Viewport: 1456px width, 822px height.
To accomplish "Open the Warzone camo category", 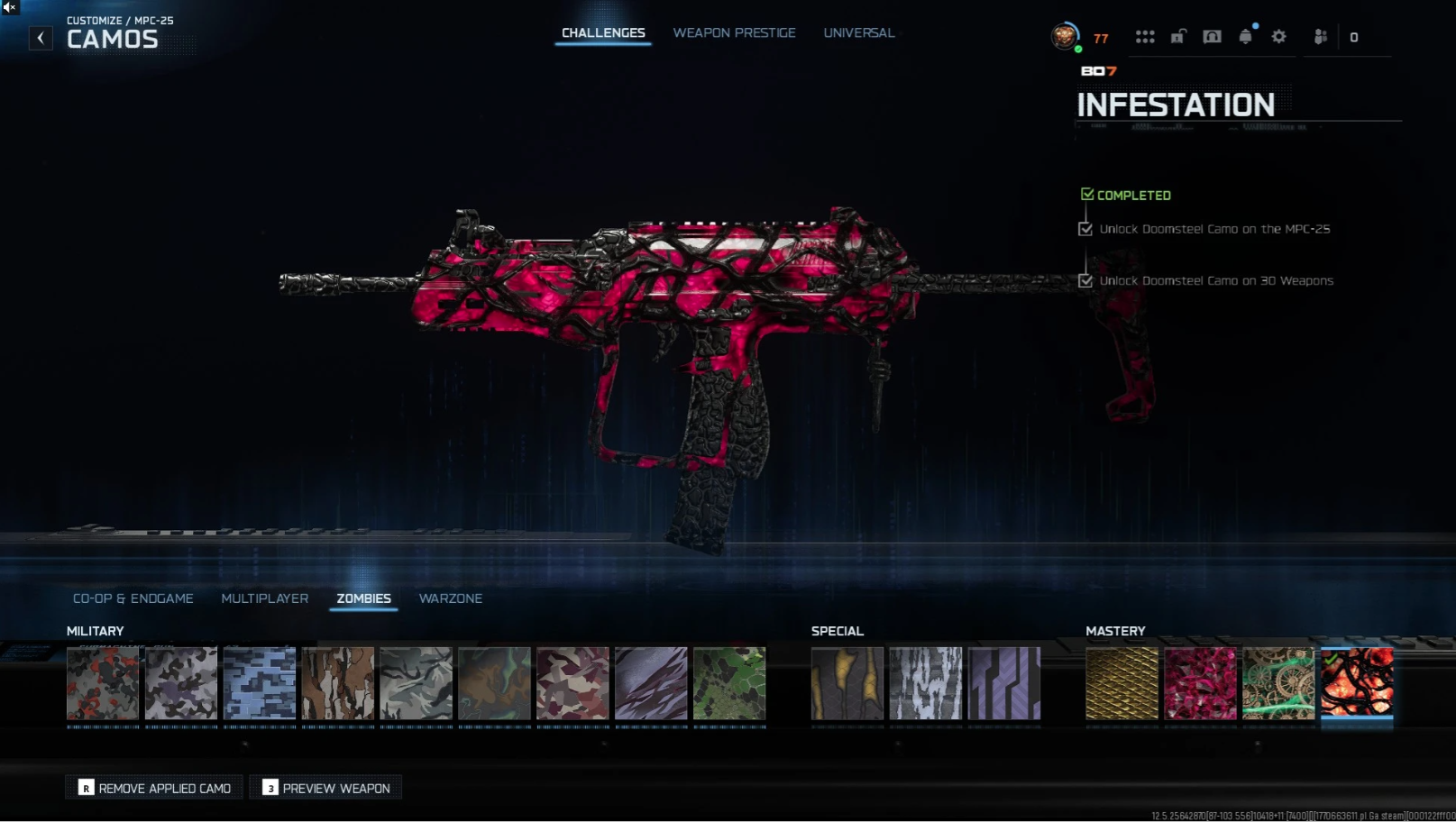I will (x=451, y=598).
